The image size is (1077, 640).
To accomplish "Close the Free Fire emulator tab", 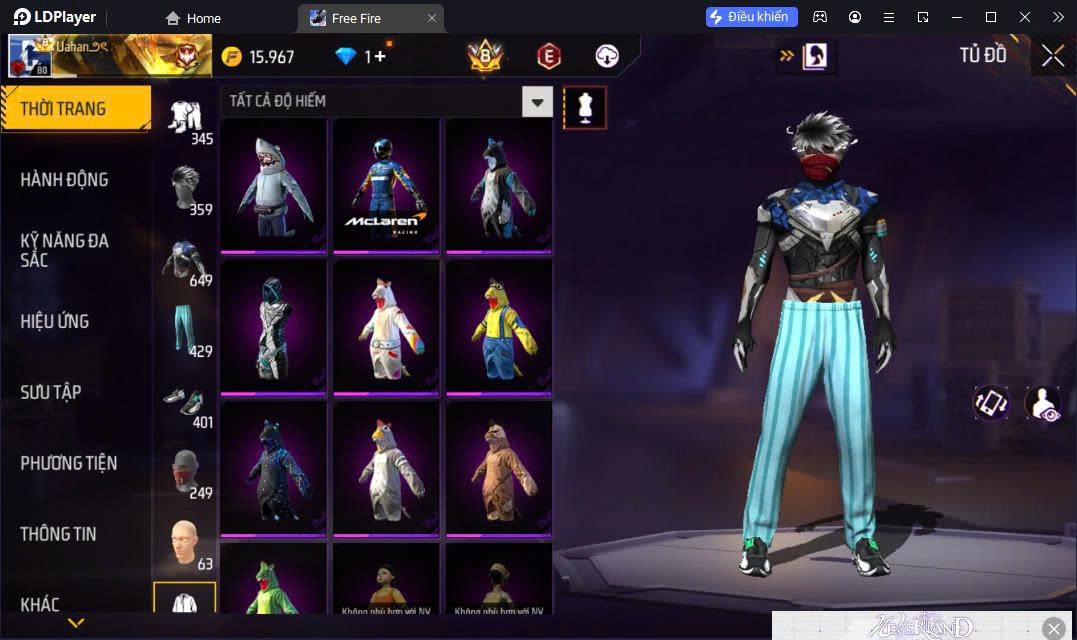I will coord(432,18).
